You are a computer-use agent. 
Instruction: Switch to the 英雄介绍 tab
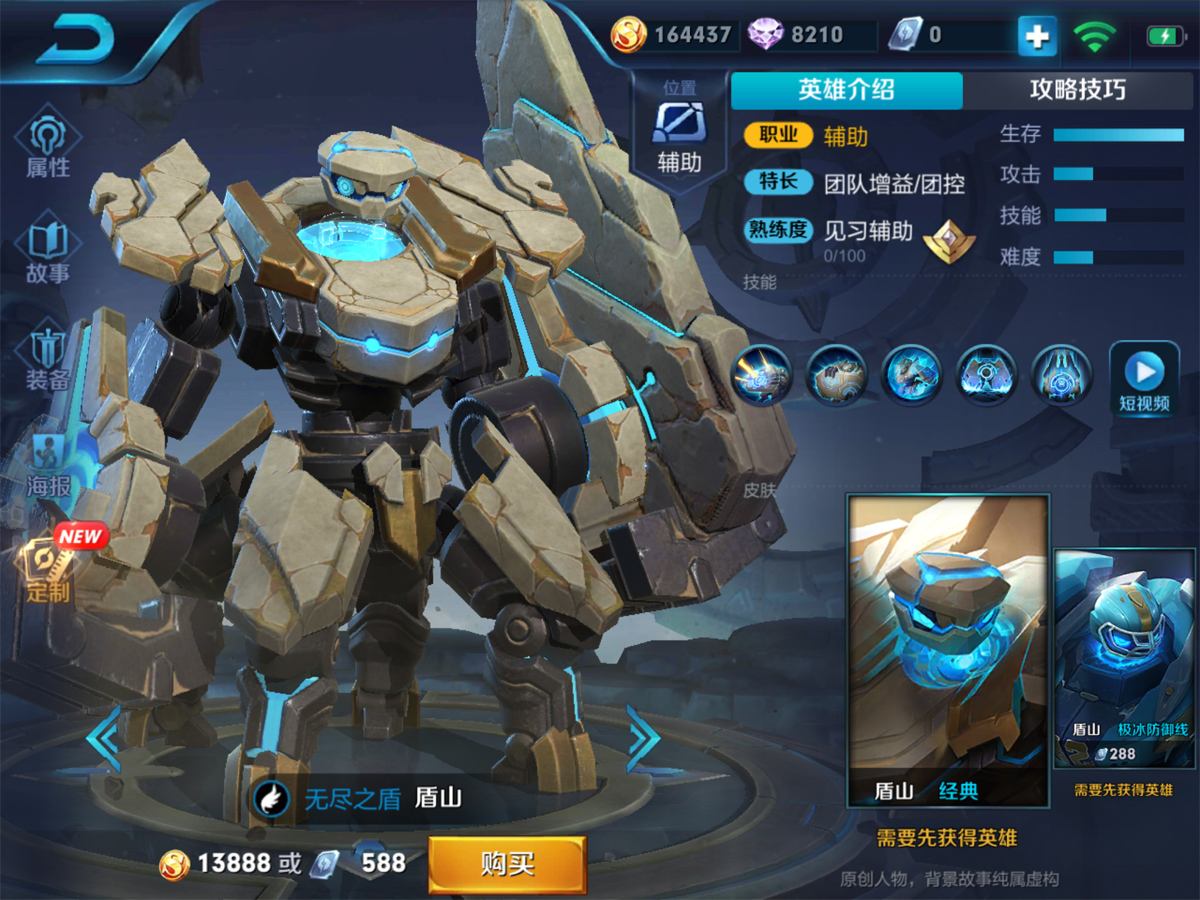(846, 90)
